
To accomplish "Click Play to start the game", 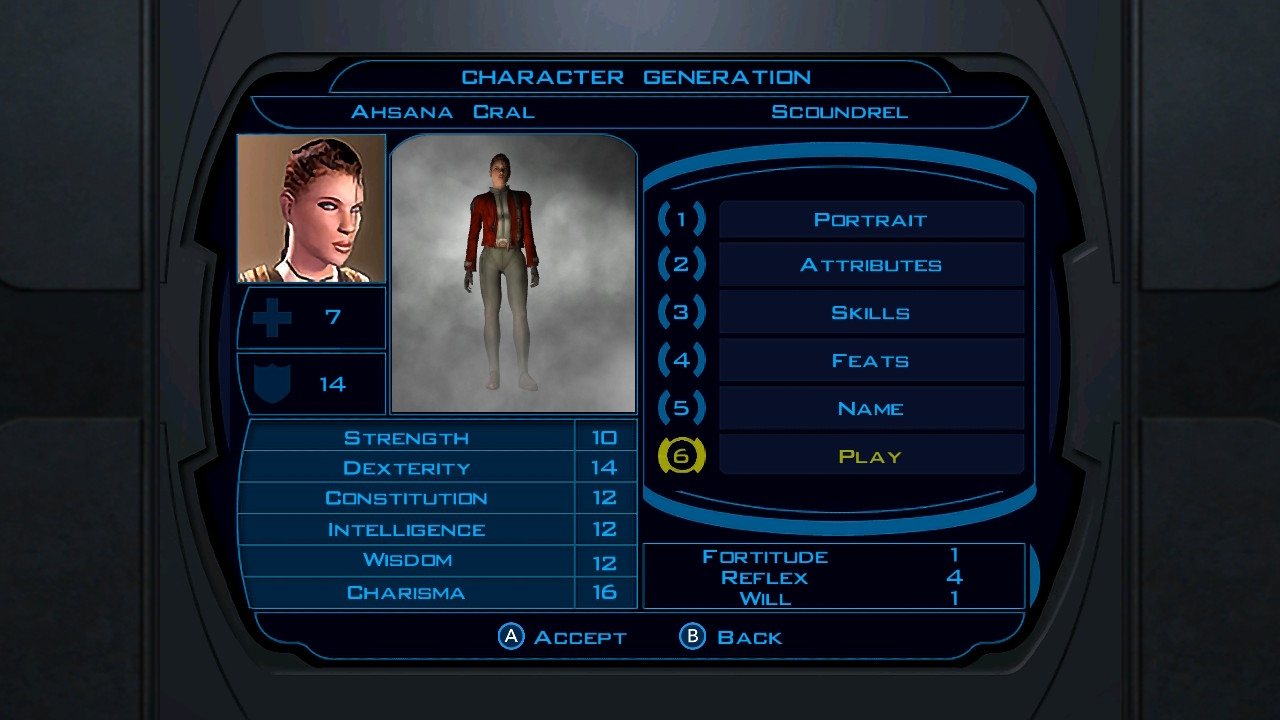I will (870, 457).
